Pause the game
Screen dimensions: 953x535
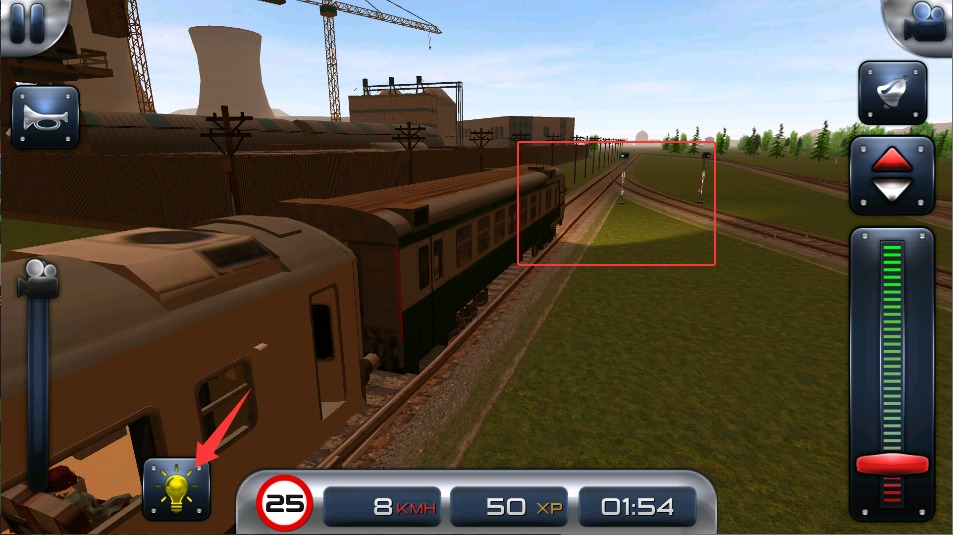(x=27, y=23)
